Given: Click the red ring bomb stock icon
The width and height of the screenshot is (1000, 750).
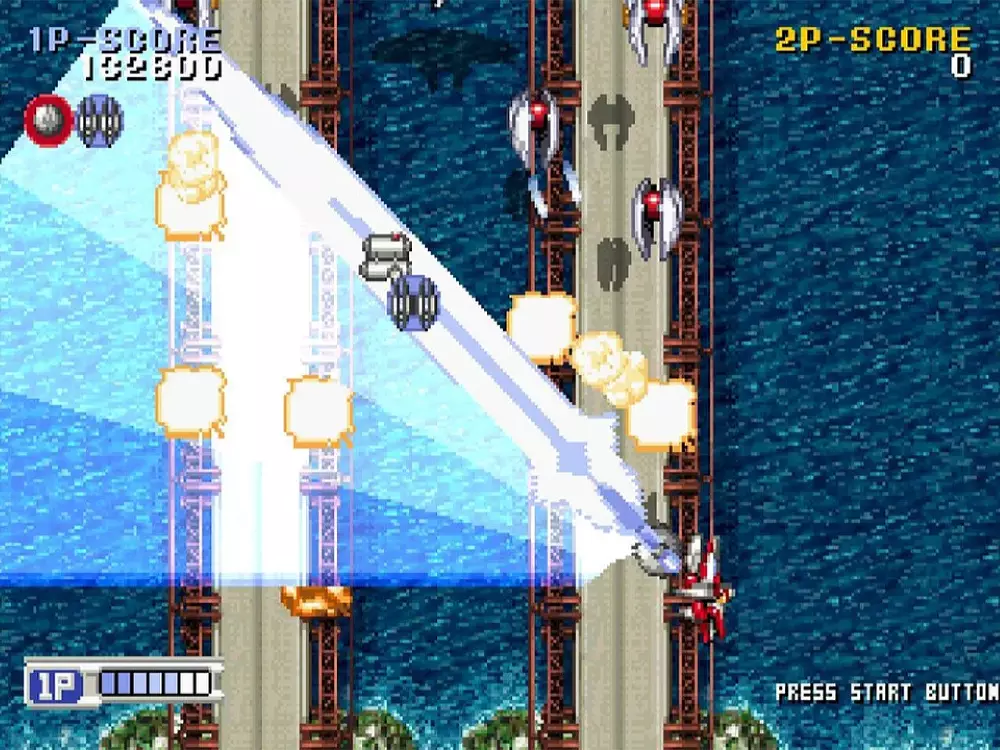Looking at the screenshot, I should 47,120.
